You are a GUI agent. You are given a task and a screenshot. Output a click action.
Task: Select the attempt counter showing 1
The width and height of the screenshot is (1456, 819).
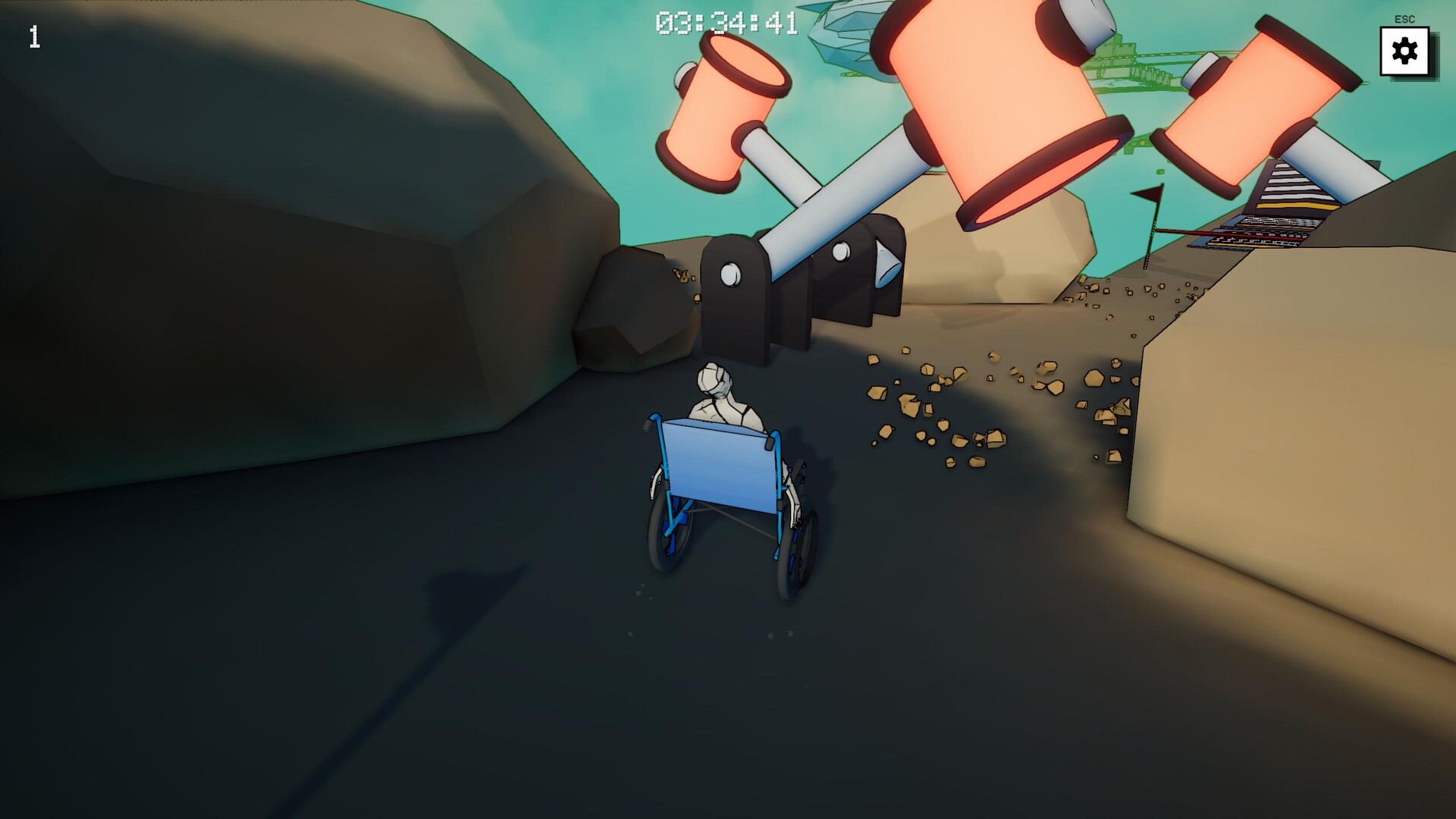click(33, 37)
